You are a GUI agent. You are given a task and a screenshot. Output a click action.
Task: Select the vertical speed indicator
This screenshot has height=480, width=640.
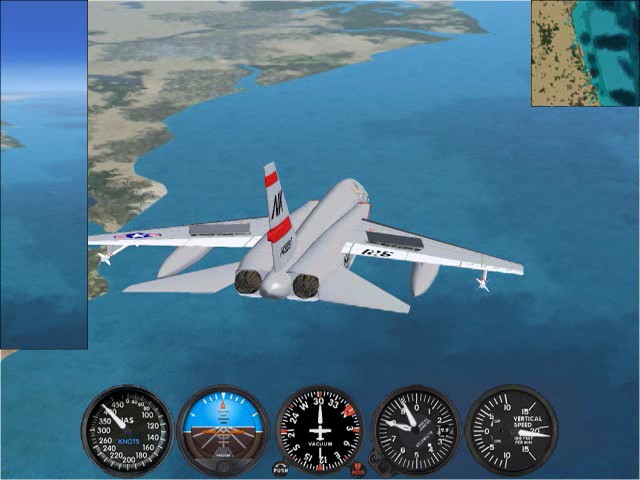(x=511, y=430)
